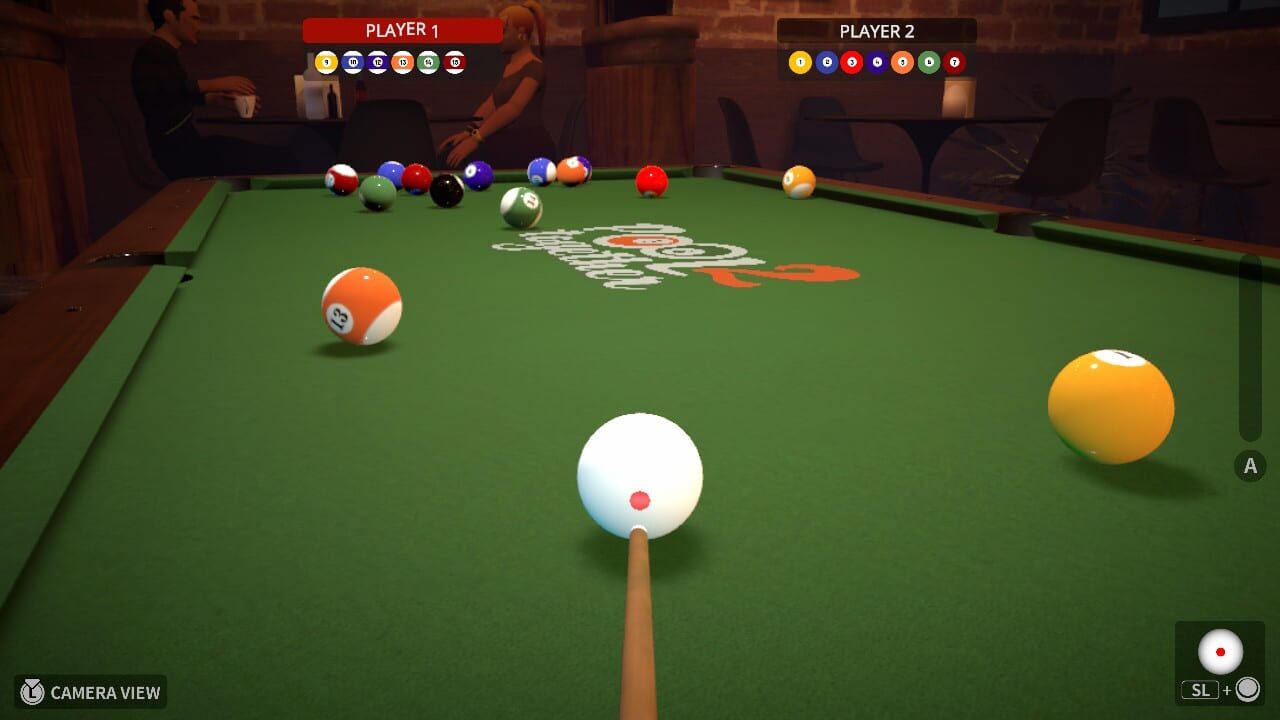
Task: Click Player 2's 3-ball icon
Action: [852, 61]
